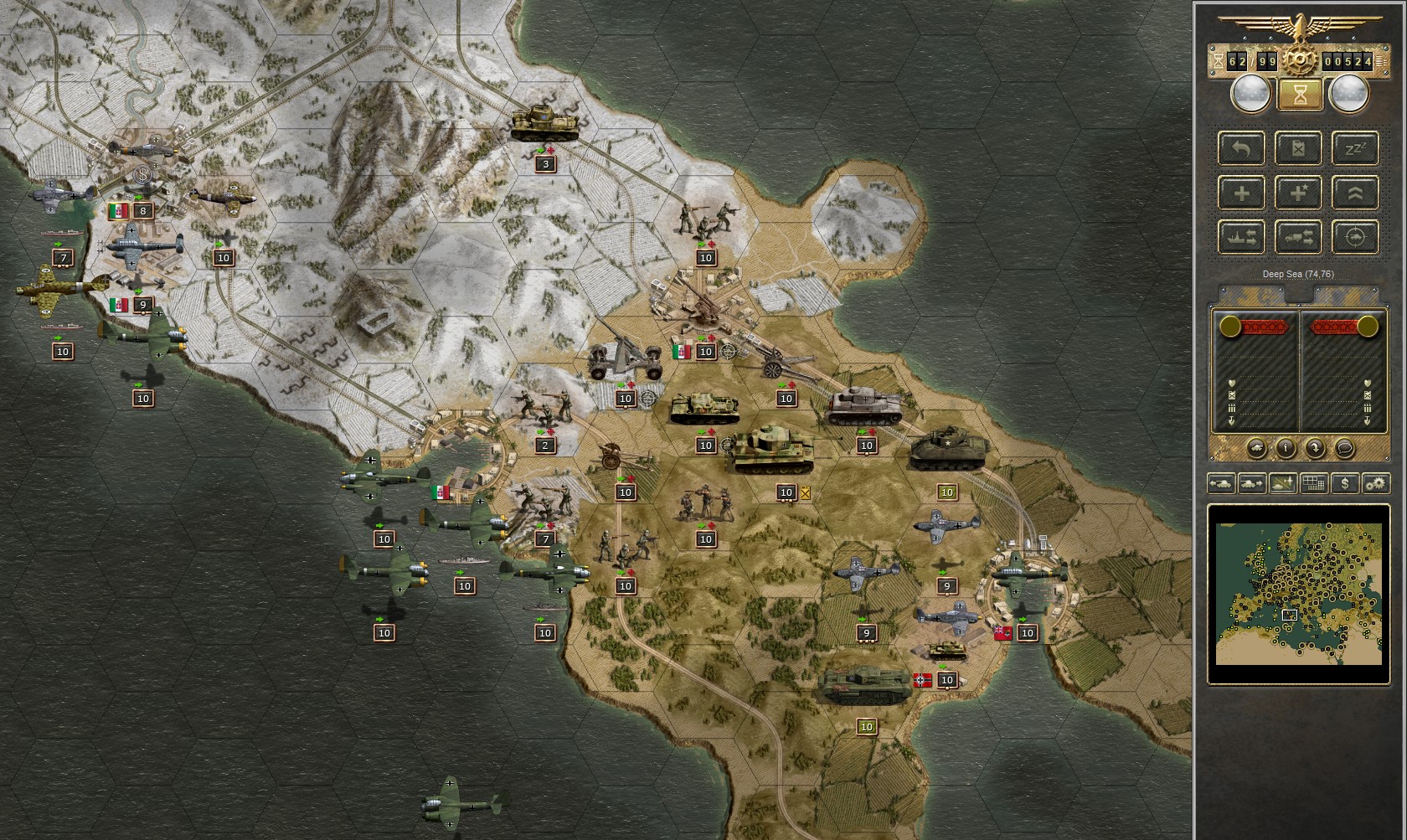Toggle the hex grid overlay

[x=1314, y=483]
